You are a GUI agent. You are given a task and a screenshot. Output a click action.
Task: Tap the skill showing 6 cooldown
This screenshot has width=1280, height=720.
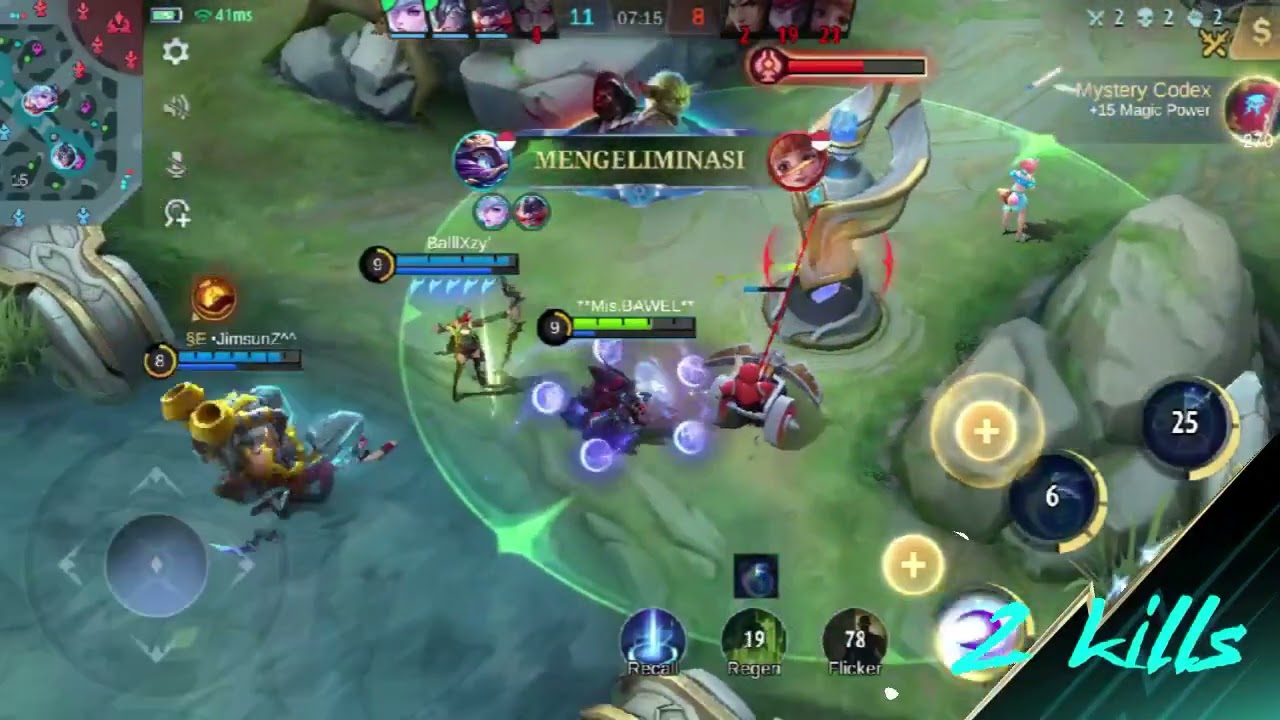[1053, 496]
